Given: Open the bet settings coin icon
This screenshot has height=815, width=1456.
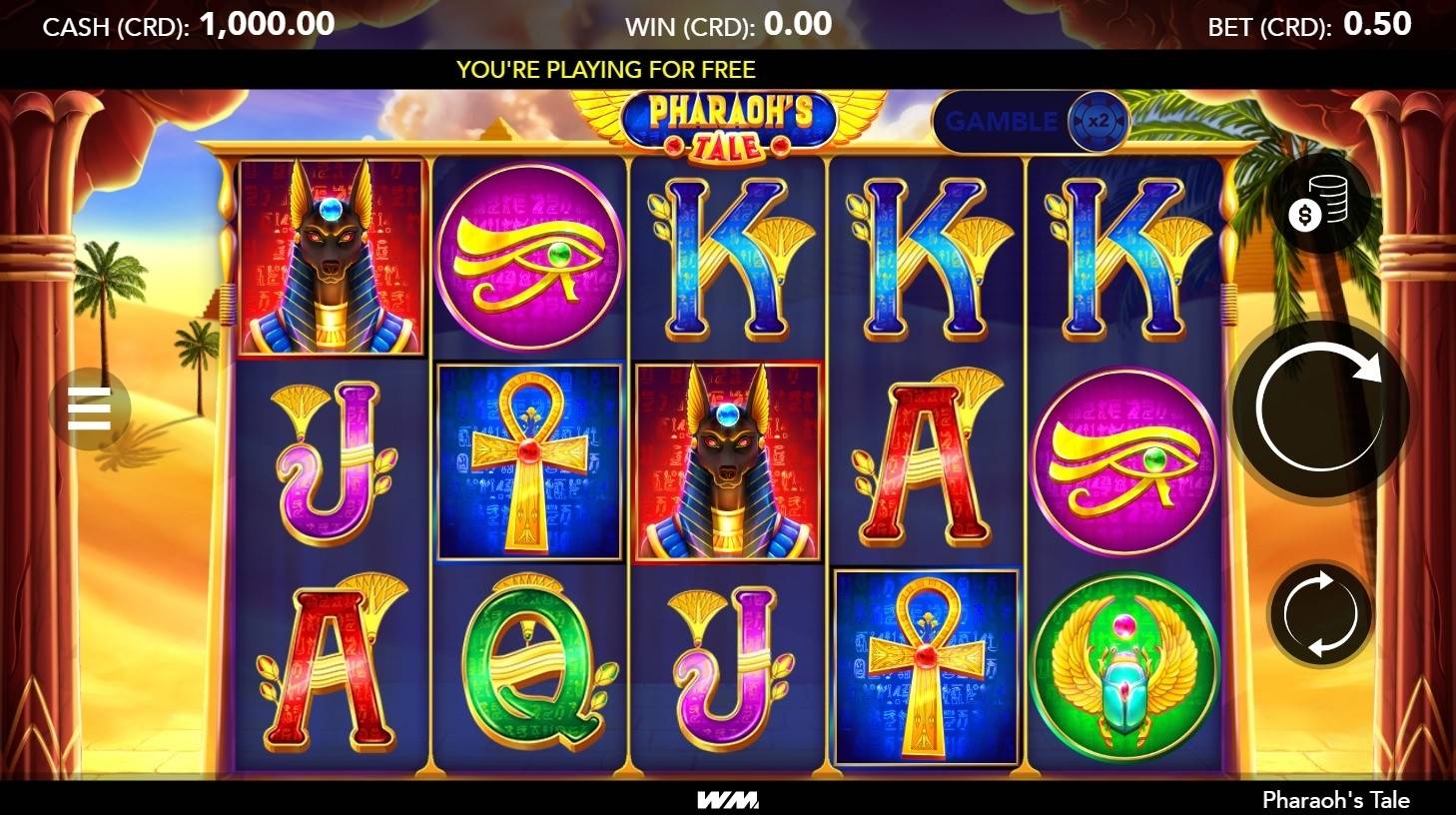Looking at the screenshot, I should click(x=1319, y=206).
